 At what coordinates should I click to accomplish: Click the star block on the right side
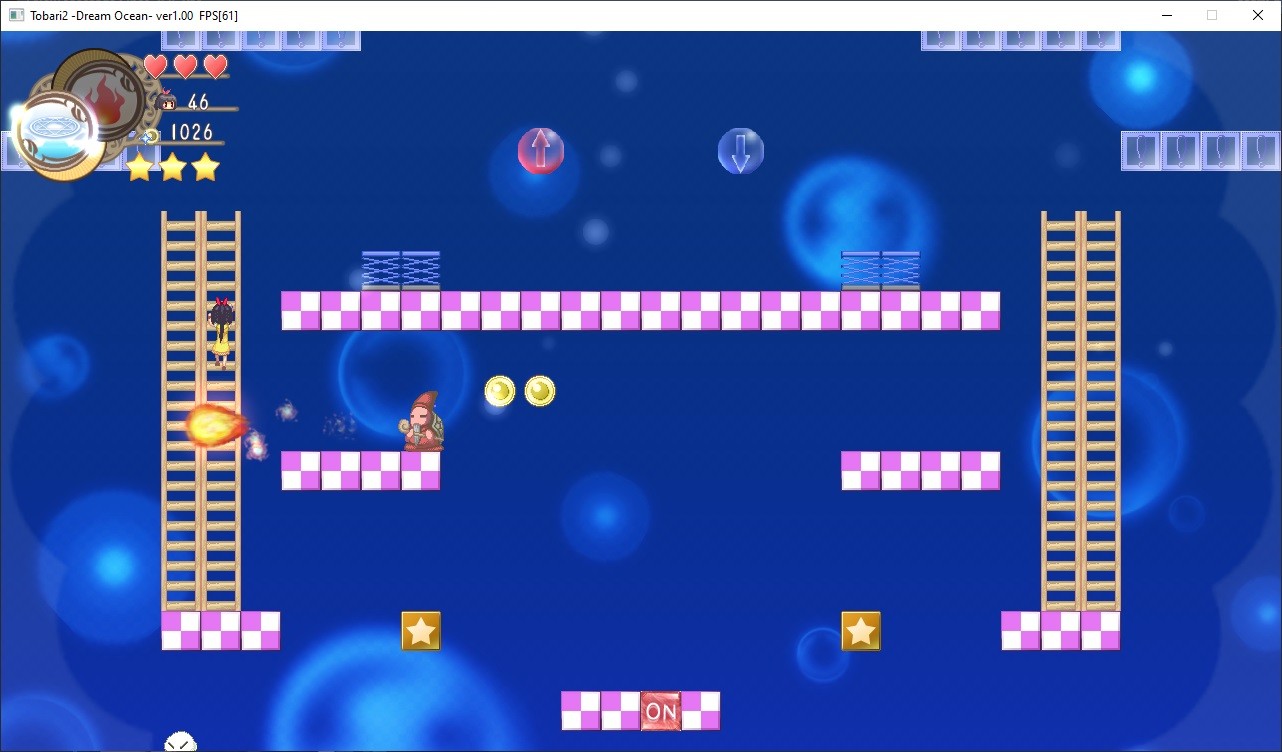pyautogui.click(x=860, y=631)
